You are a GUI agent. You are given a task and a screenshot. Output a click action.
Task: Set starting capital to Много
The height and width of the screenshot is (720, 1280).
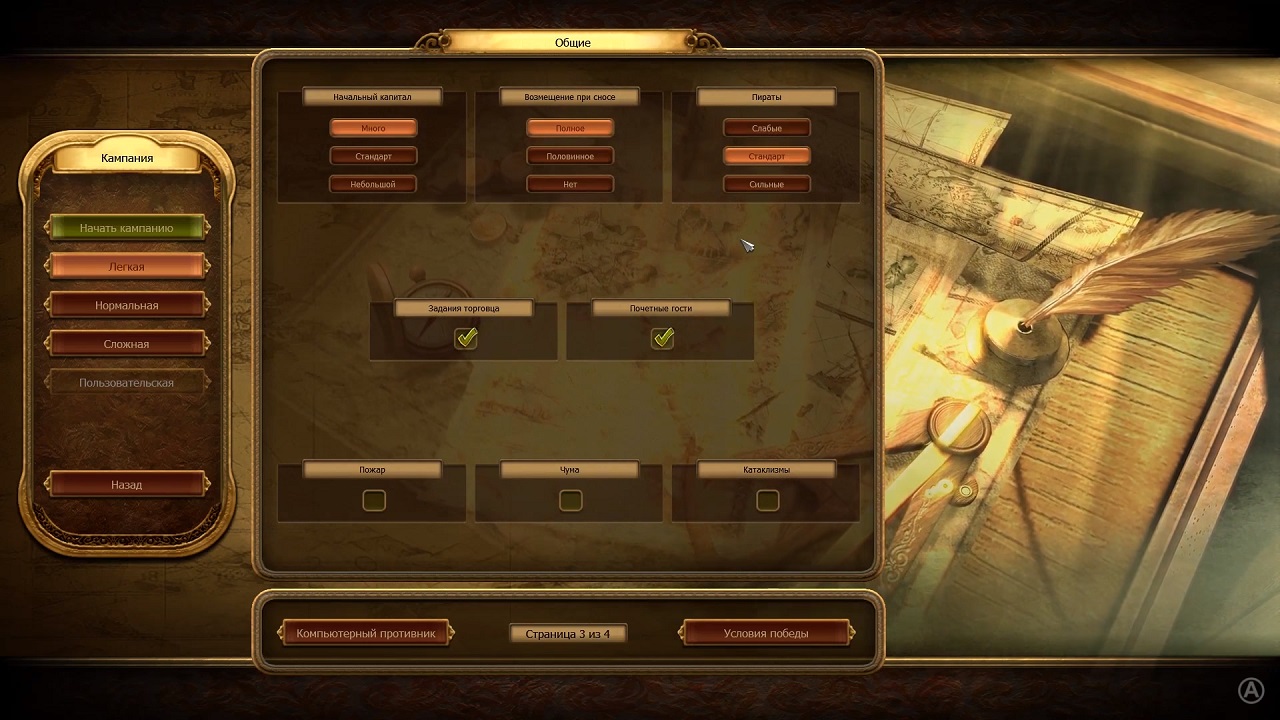click(373, 128)
